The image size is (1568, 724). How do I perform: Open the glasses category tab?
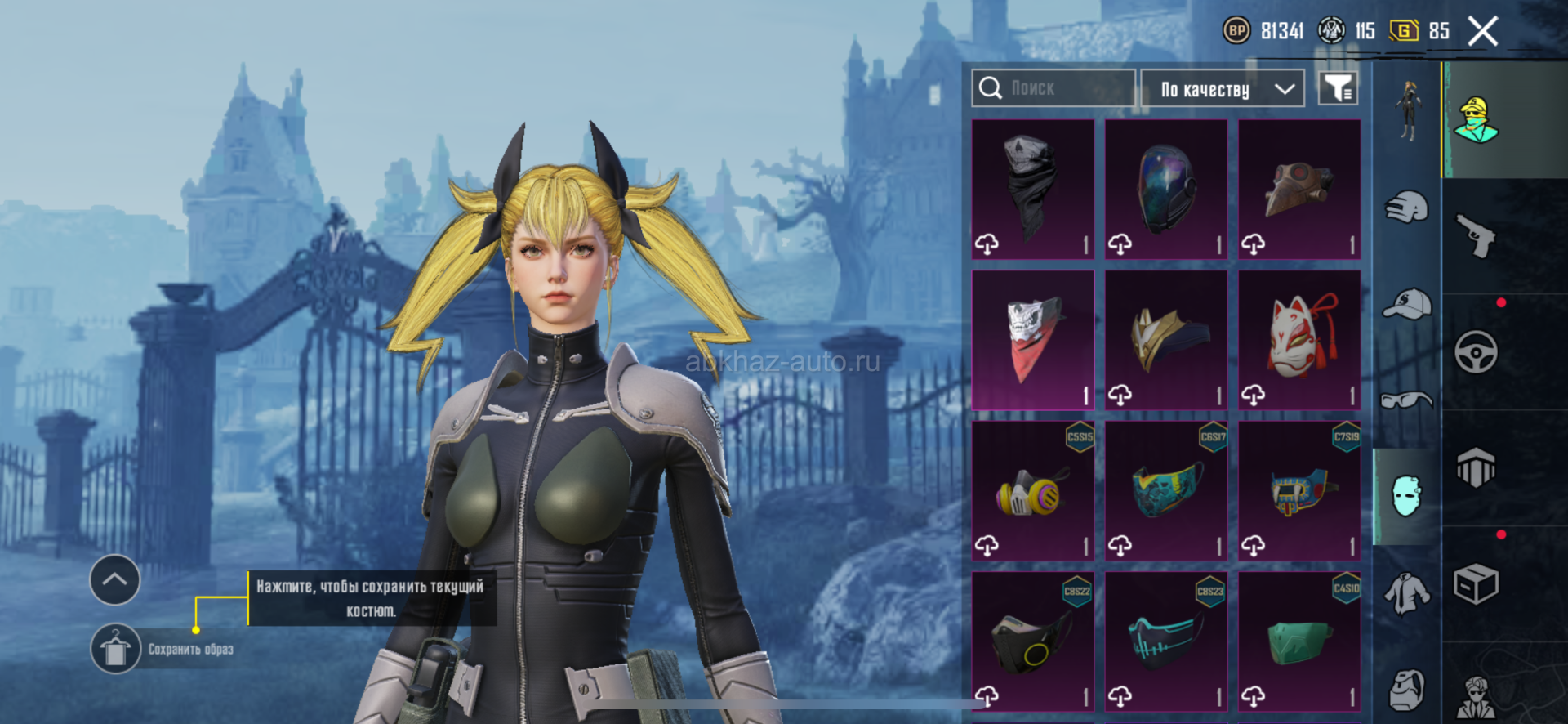click(x=1407, y=400)
